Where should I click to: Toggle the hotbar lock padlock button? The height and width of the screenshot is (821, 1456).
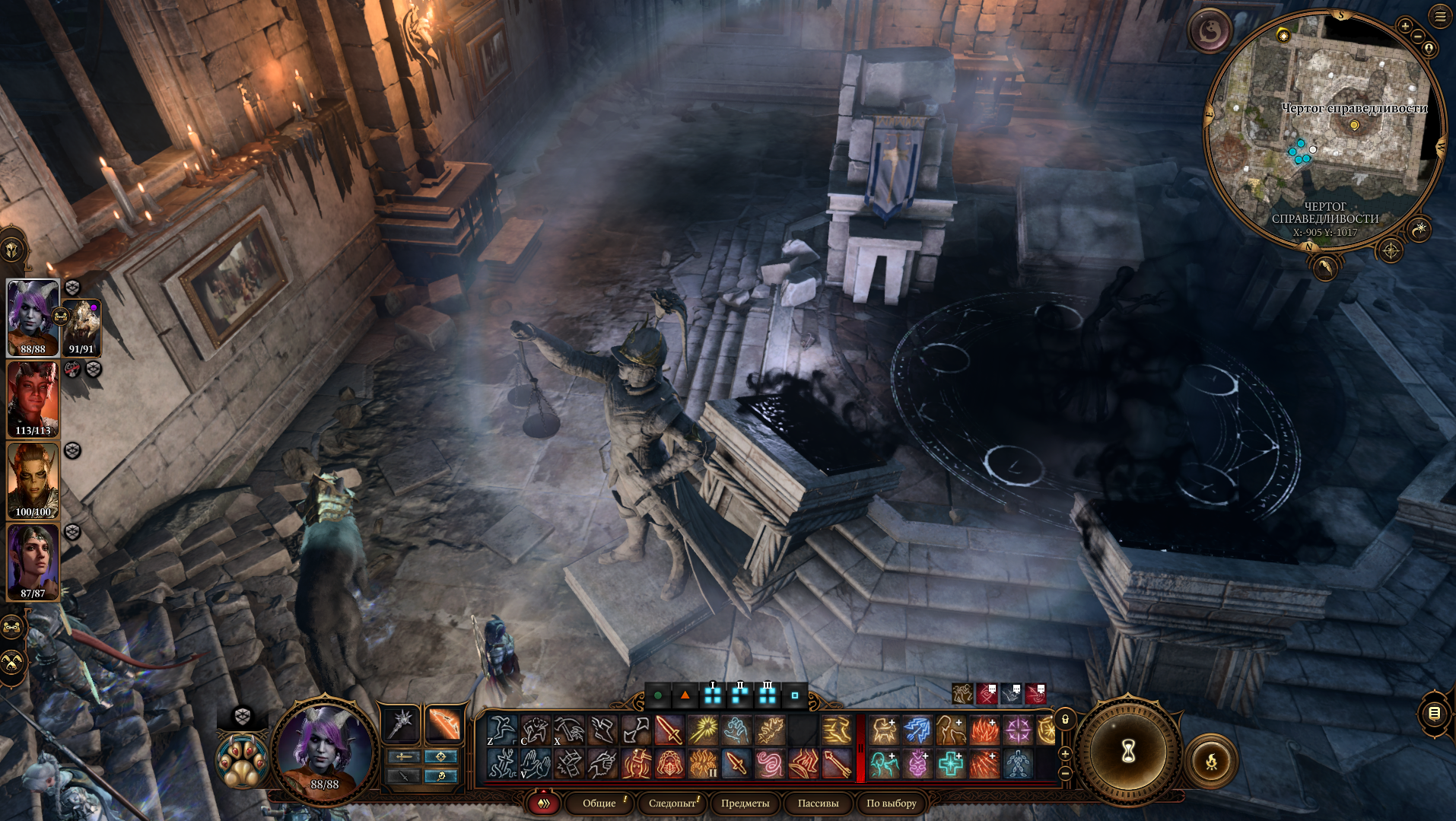click(x=1065, y=719)
